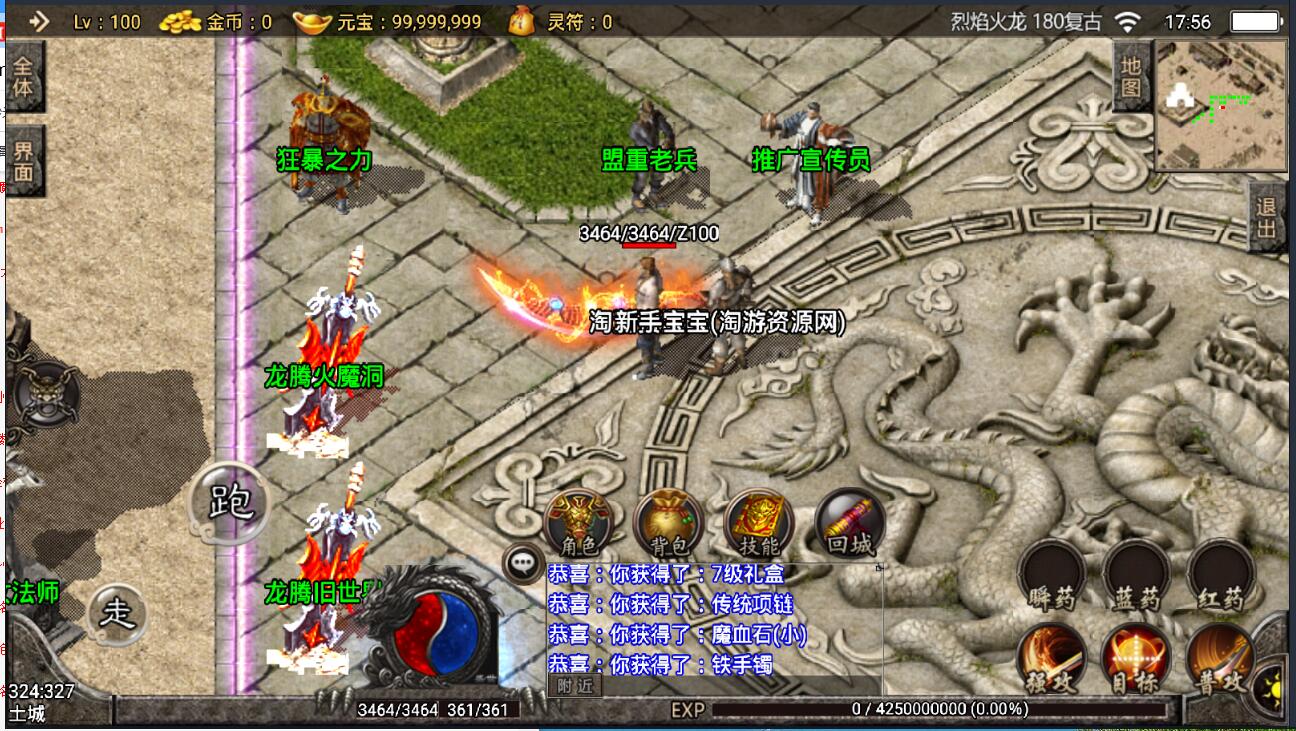Tap the 界面 interface button
Screen dimensions: 1296x731
coord(23,162)
